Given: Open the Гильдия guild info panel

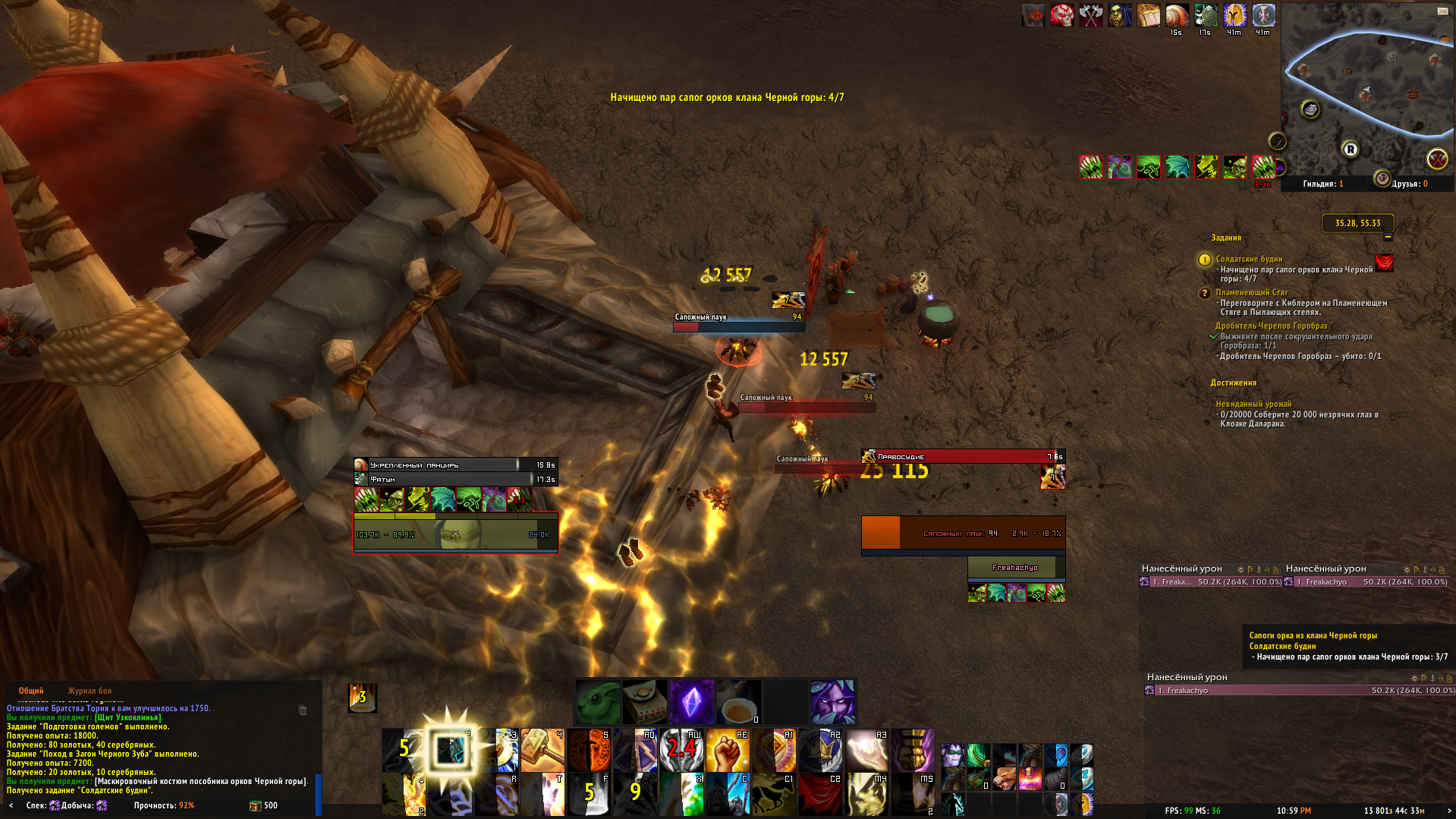Looking at the screenshot, I should [1322, 184].
